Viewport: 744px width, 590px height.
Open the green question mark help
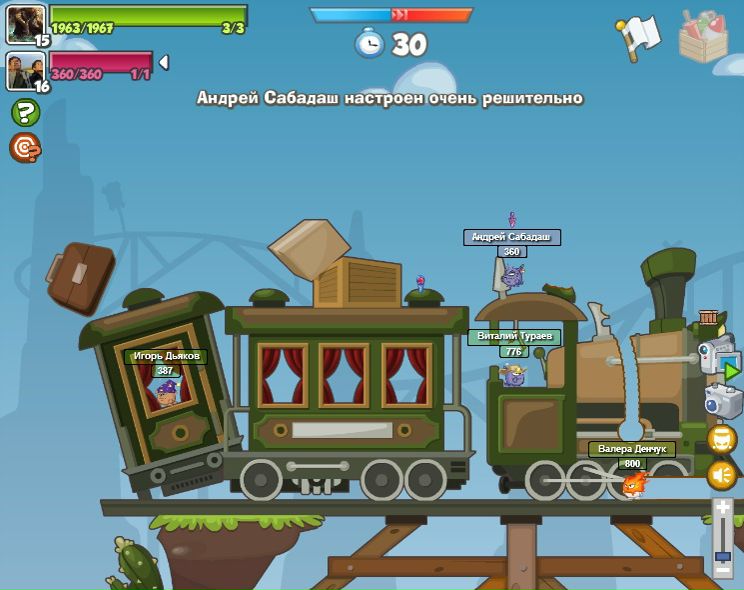(25, 112)
